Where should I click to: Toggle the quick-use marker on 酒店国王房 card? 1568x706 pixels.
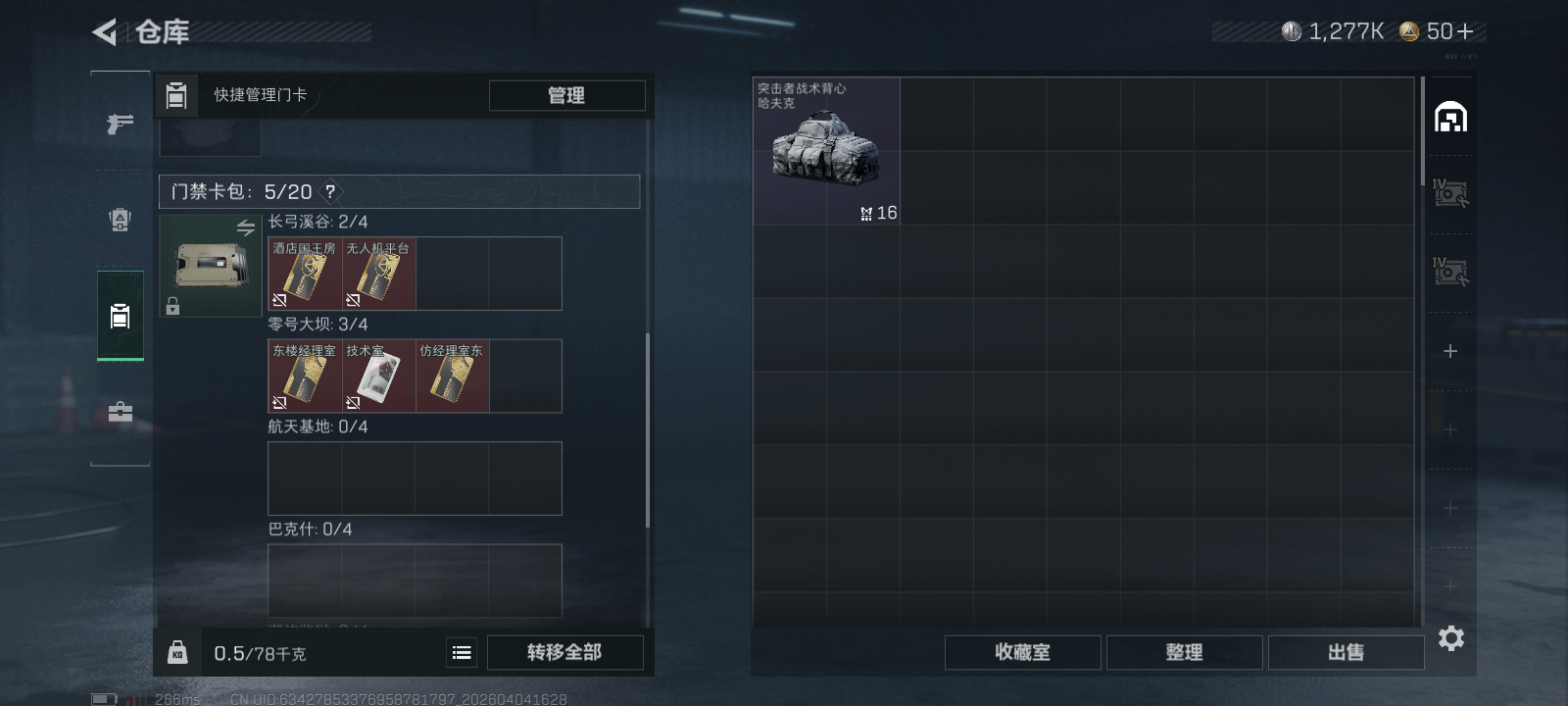coord(277,301)
